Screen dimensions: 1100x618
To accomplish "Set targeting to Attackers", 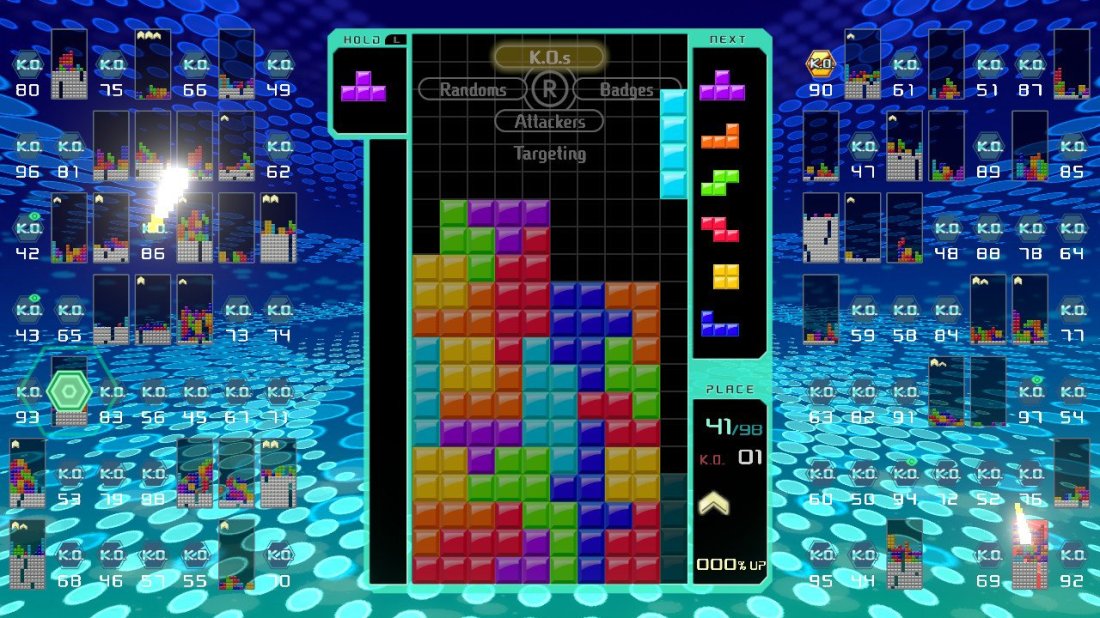I will point(549,122).
